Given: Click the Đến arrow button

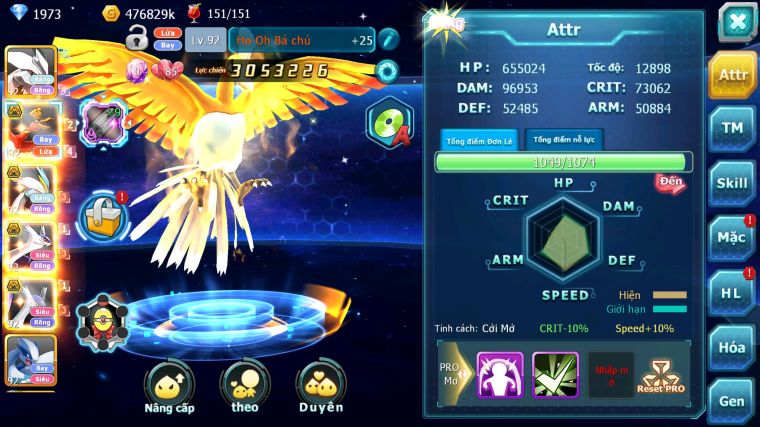Looking at the screenshot, I should [669, 183].
